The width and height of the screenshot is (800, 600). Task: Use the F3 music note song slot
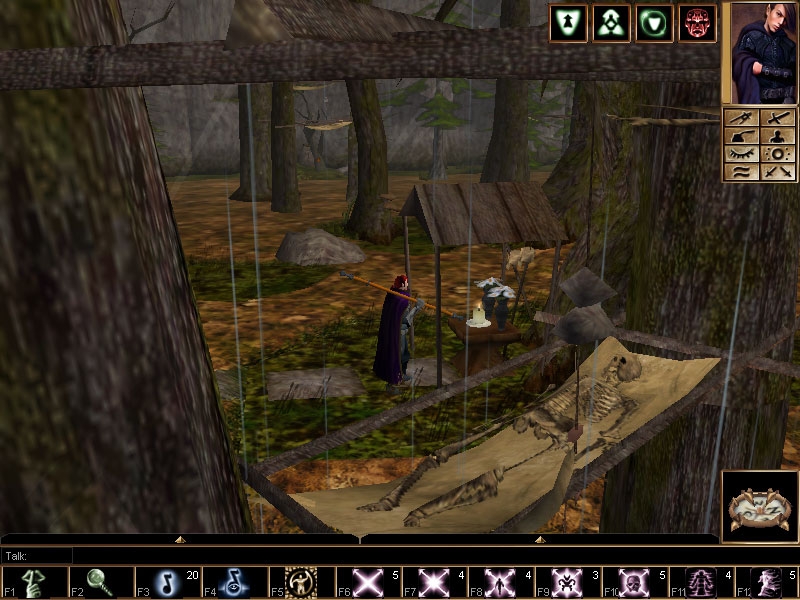coord(168,583)
